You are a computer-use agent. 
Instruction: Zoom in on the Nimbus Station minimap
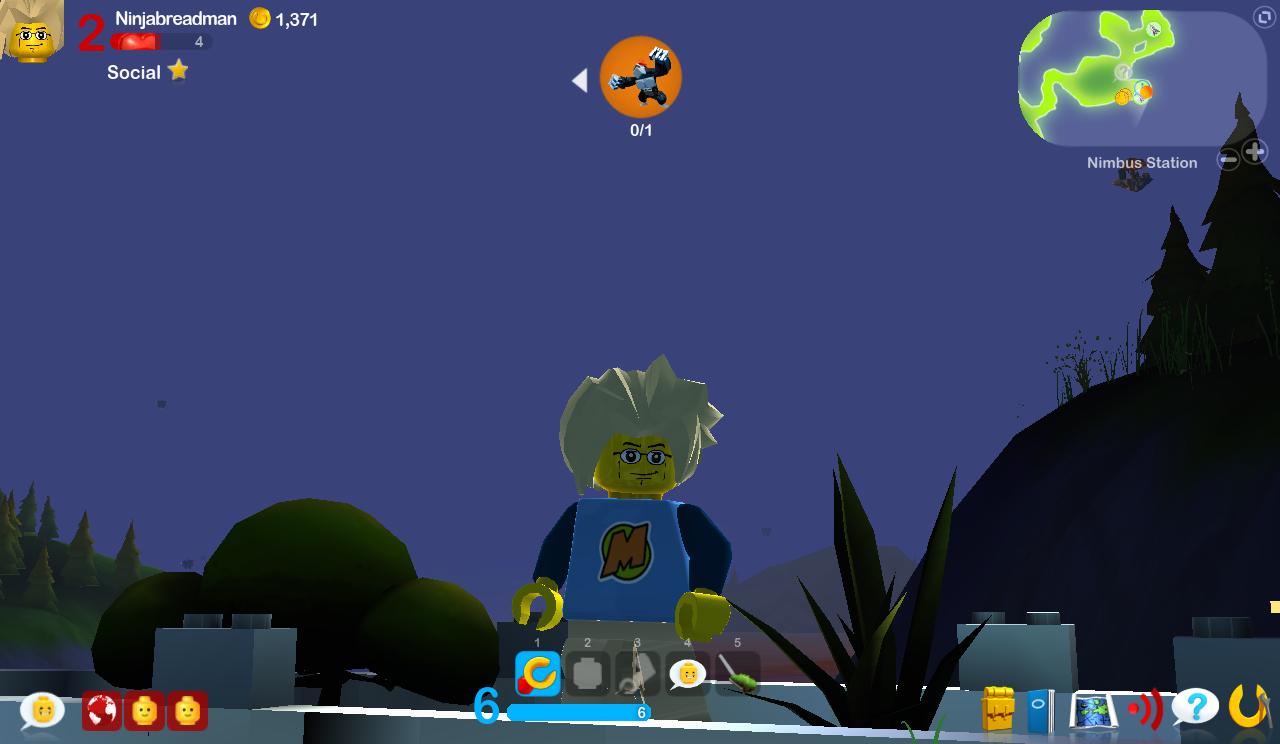tap(1253, 152)
